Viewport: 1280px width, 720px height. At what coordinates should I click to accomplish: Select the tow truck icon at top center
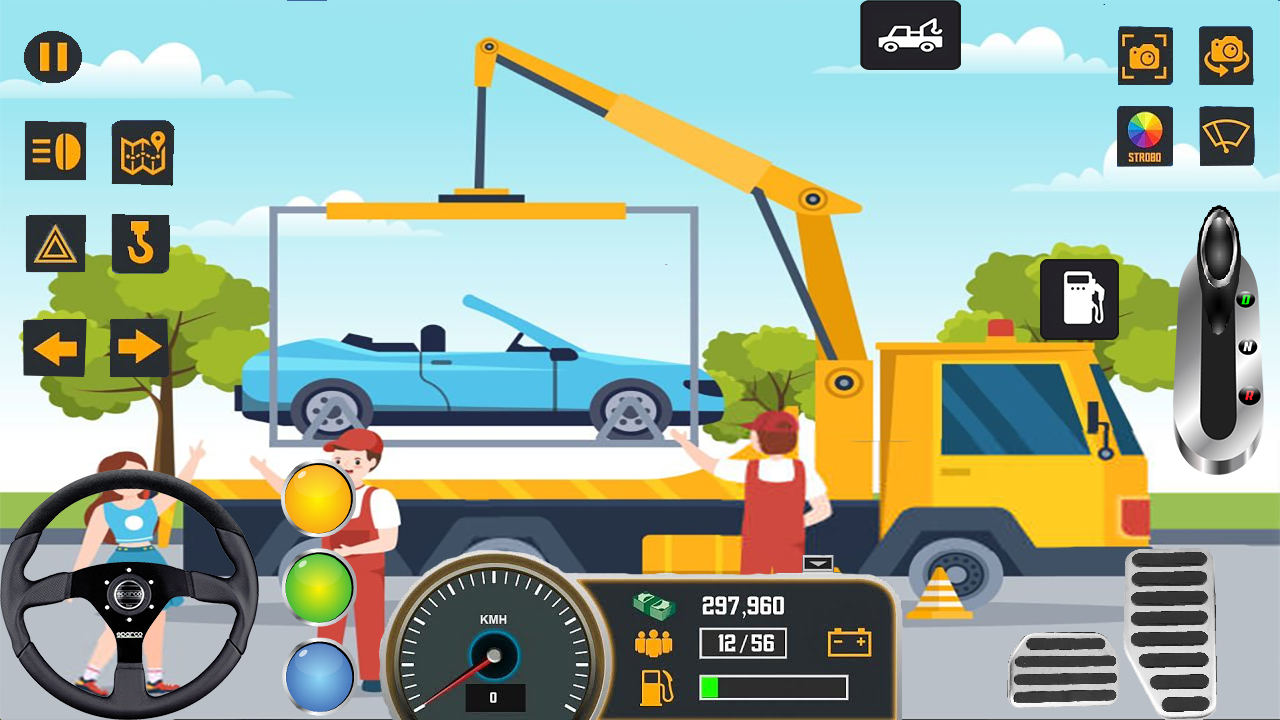pyautogui.click(x=908, y=35)
